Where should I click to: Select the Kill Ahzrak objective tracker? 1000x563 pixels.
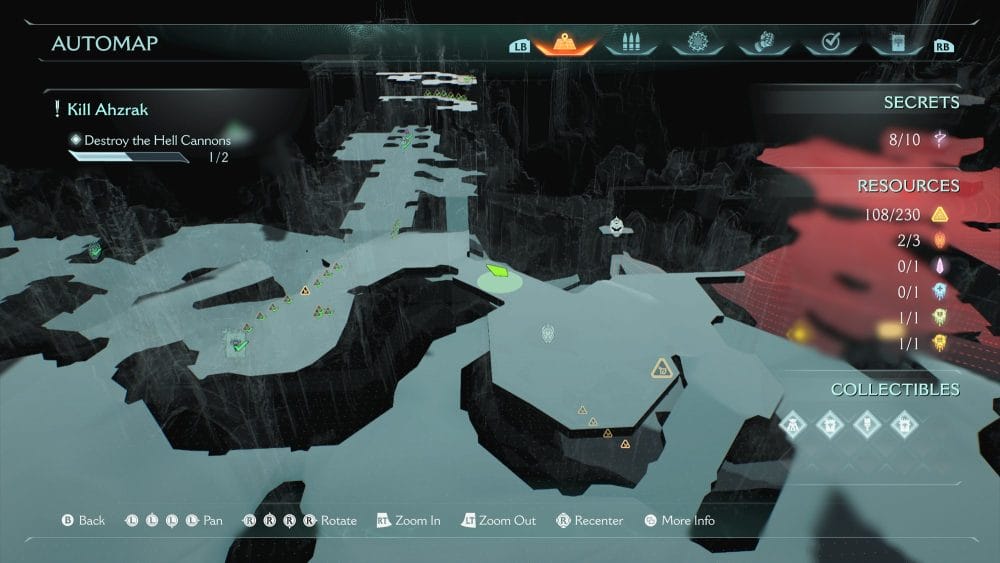tap(108, 109)
